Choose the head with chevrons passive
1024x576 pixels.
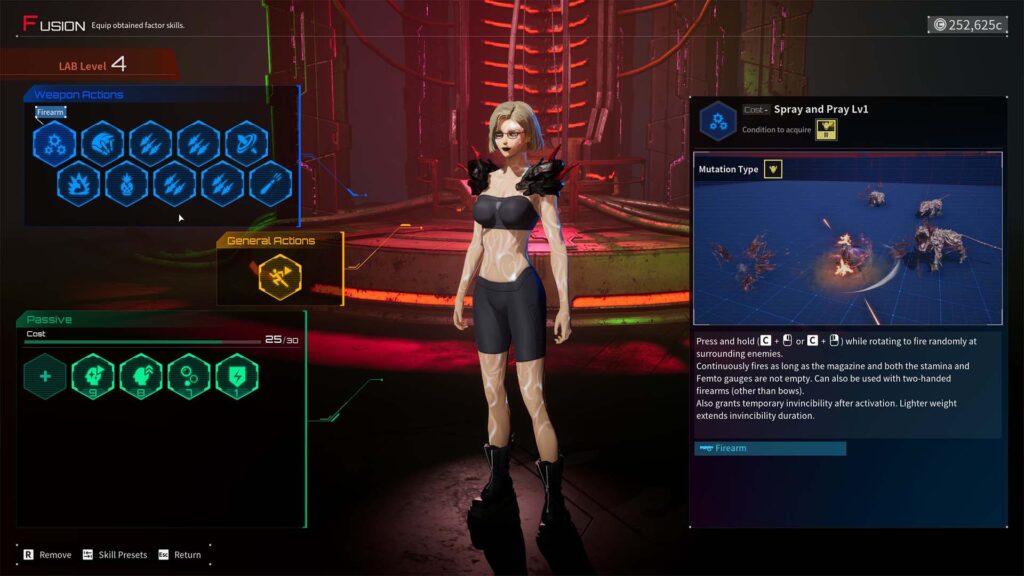coord(141,377)
